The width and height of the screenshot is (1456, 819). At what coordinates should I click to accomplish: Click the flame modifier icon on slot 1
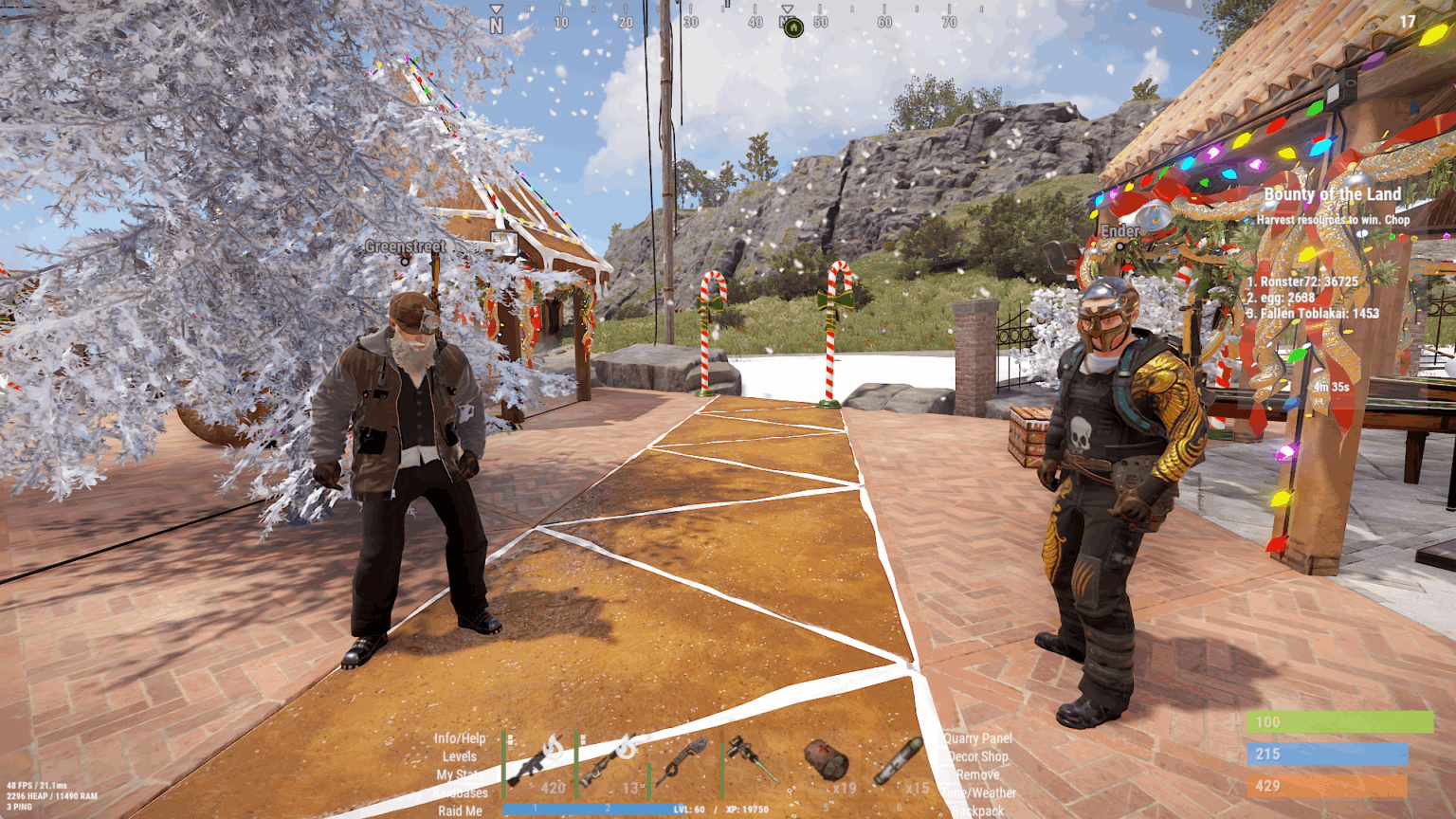pos(555,745)
